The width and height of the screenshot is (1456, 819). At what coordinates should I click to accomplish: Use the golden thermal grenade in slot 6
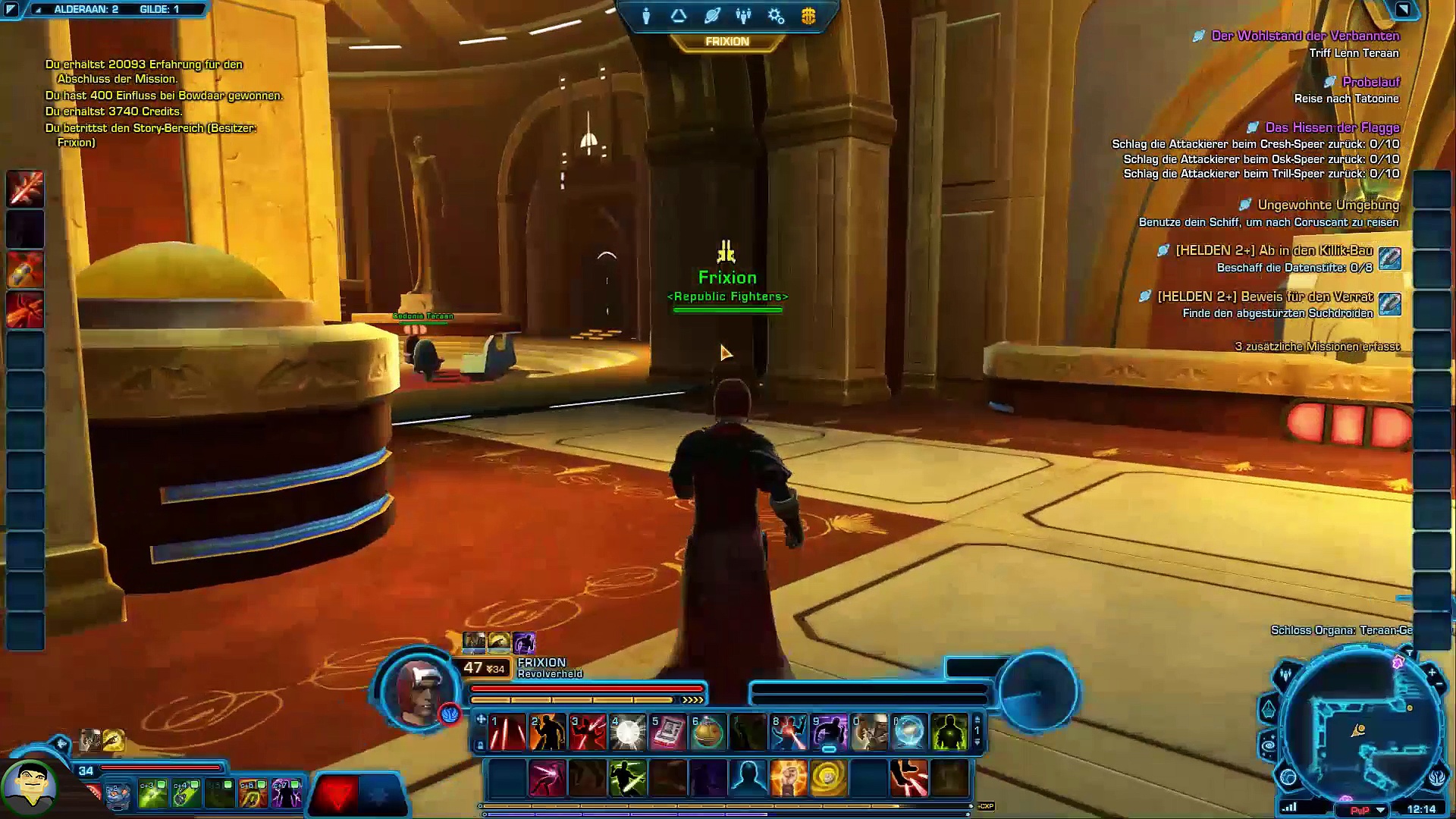pyautogui.click(x=708, y=733)
